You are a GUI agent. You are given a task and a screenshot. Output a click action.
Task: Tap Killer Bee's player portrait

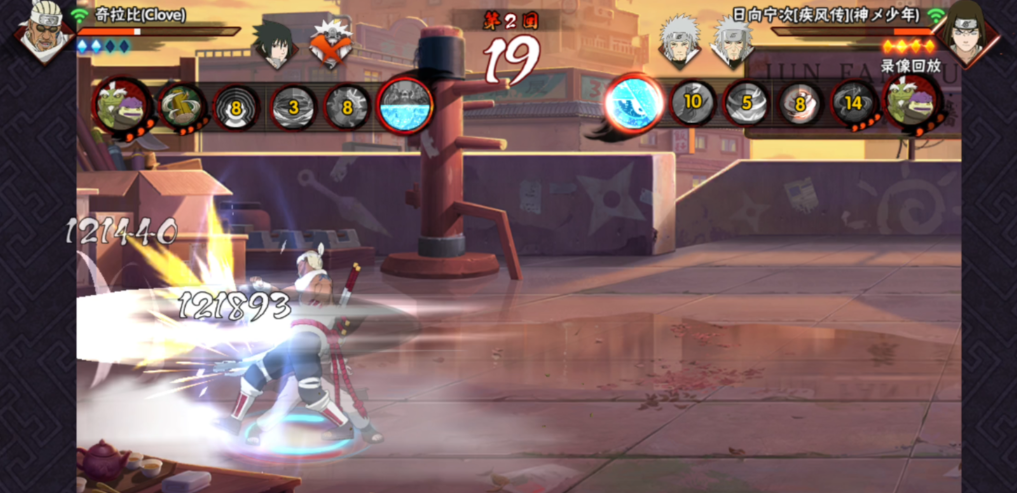coord(42,31)
